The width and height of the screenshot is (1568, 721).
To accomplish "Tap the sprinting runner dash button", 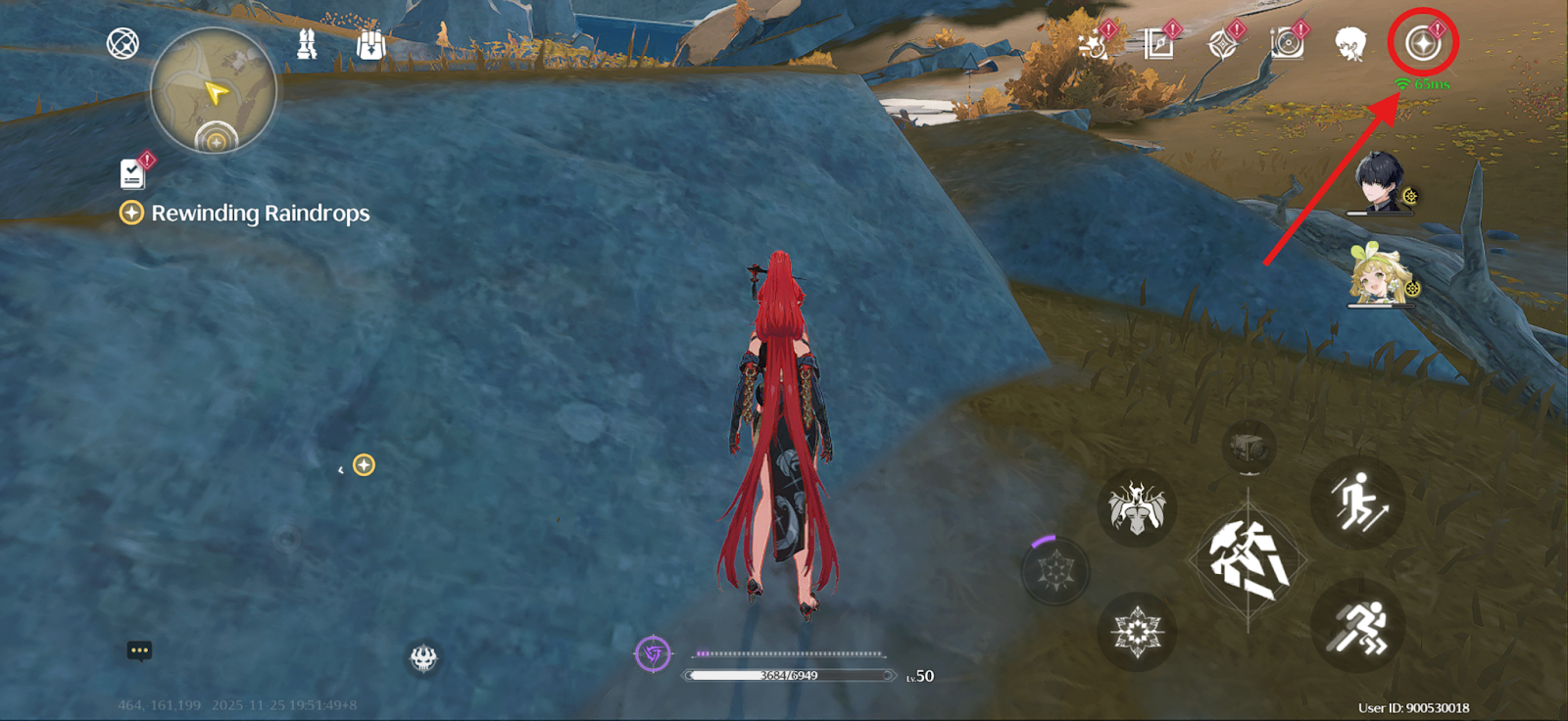I will (x=1357, y=627).
